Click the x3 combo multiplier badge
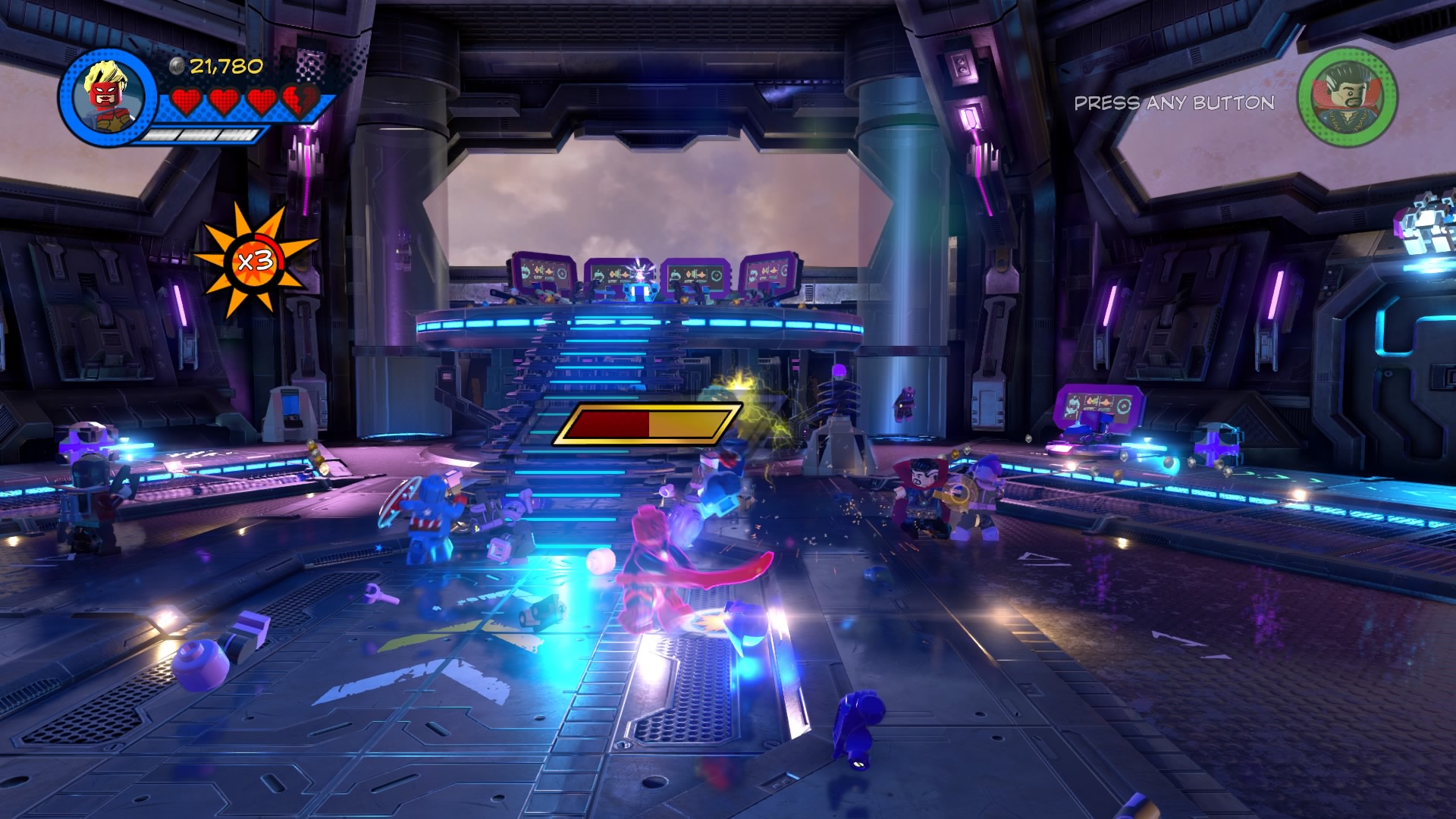 tap(256, 262)
